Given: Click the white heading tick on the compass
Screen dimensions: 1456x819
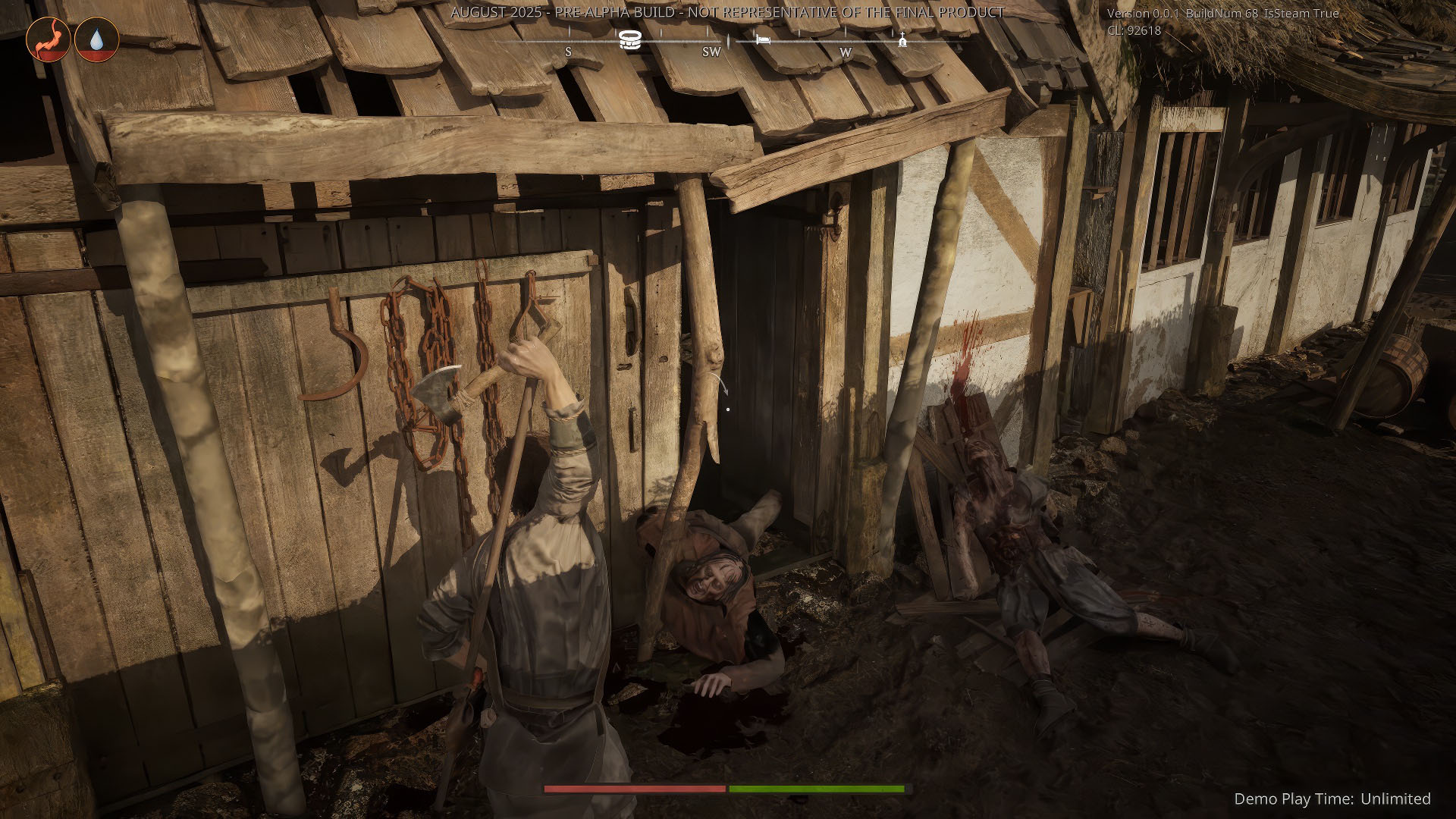Looking at the screenshot, I should pyautogui.click(x=730, y=42).
